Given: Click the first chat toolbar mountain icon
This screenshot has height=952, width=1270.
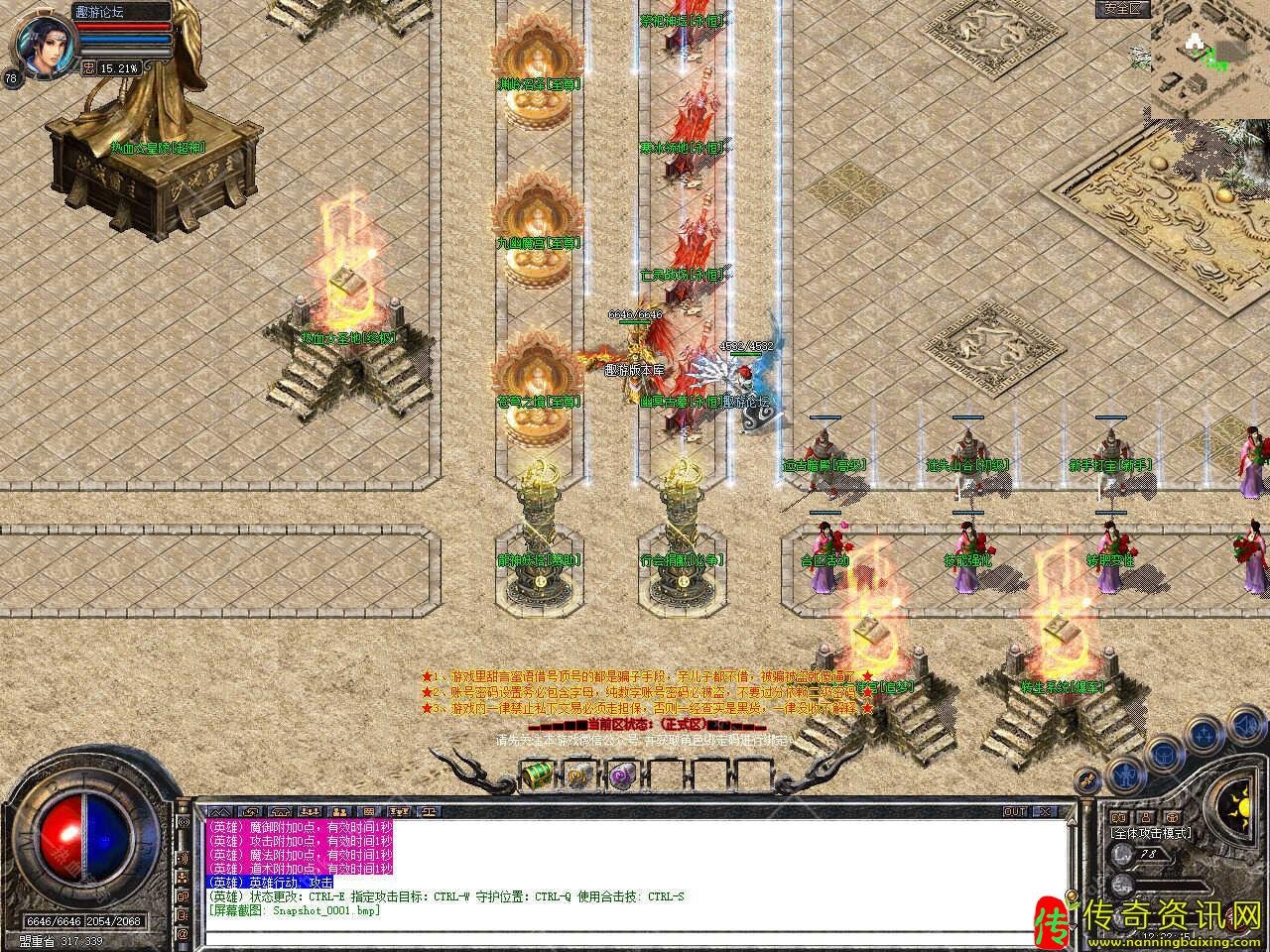Looking at the screenshot, I should [217, 811].
